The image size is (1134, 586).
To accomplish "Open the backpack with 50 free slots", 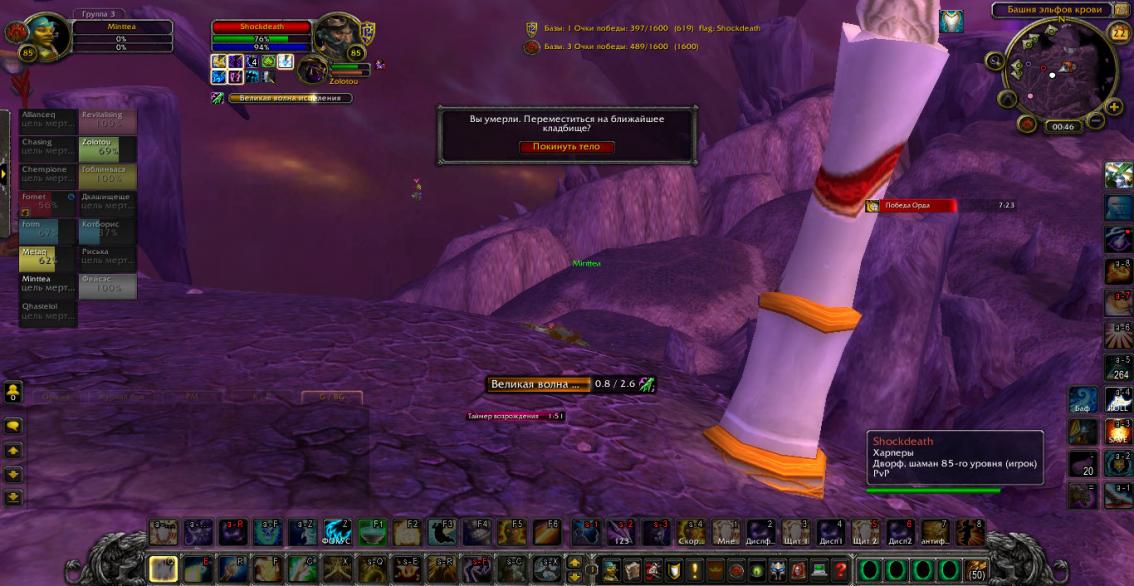I will click(x=974, y=569).
